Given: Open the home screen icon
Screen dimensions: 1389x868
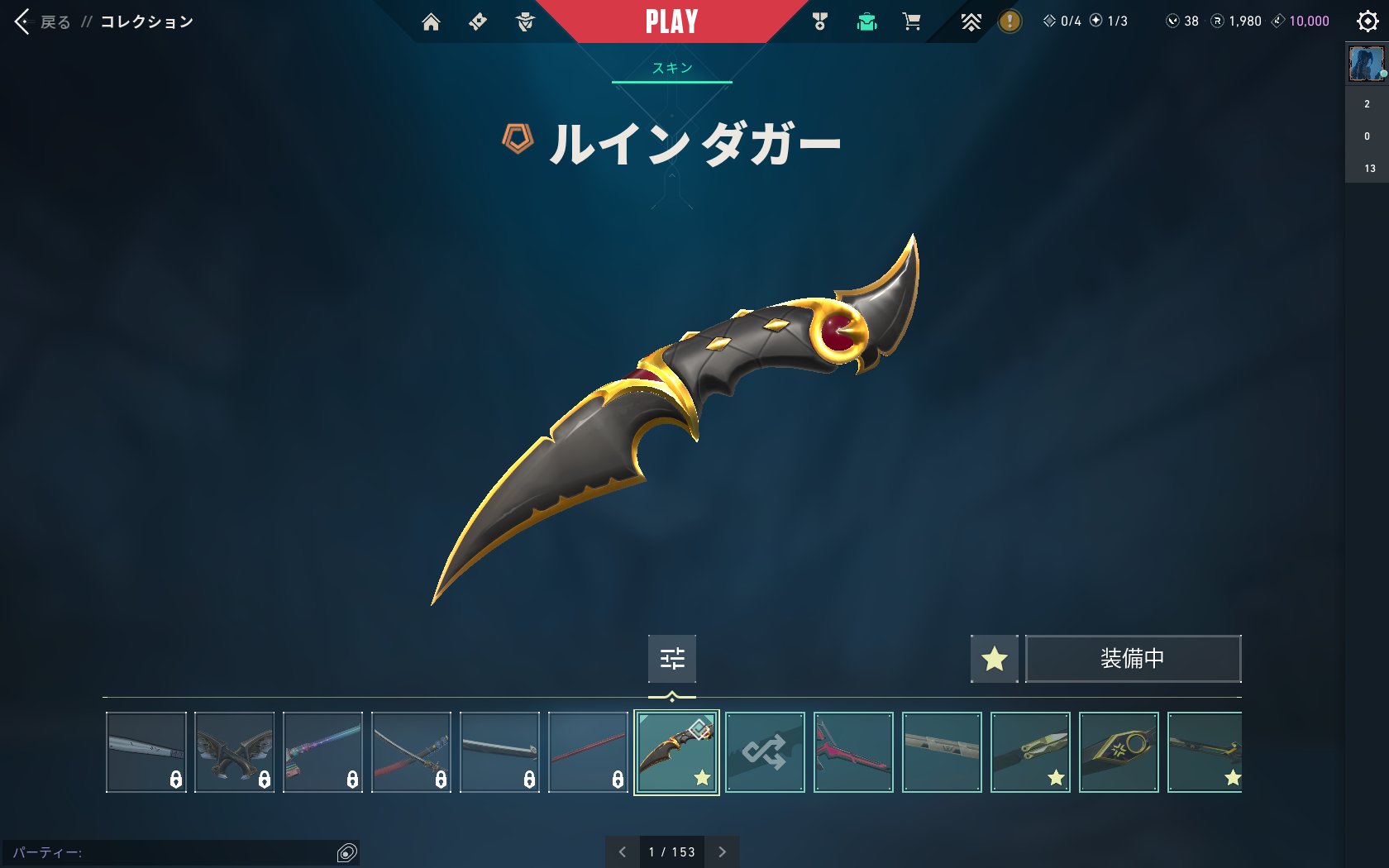Looking at the screenshot, I should click(431, 21).
